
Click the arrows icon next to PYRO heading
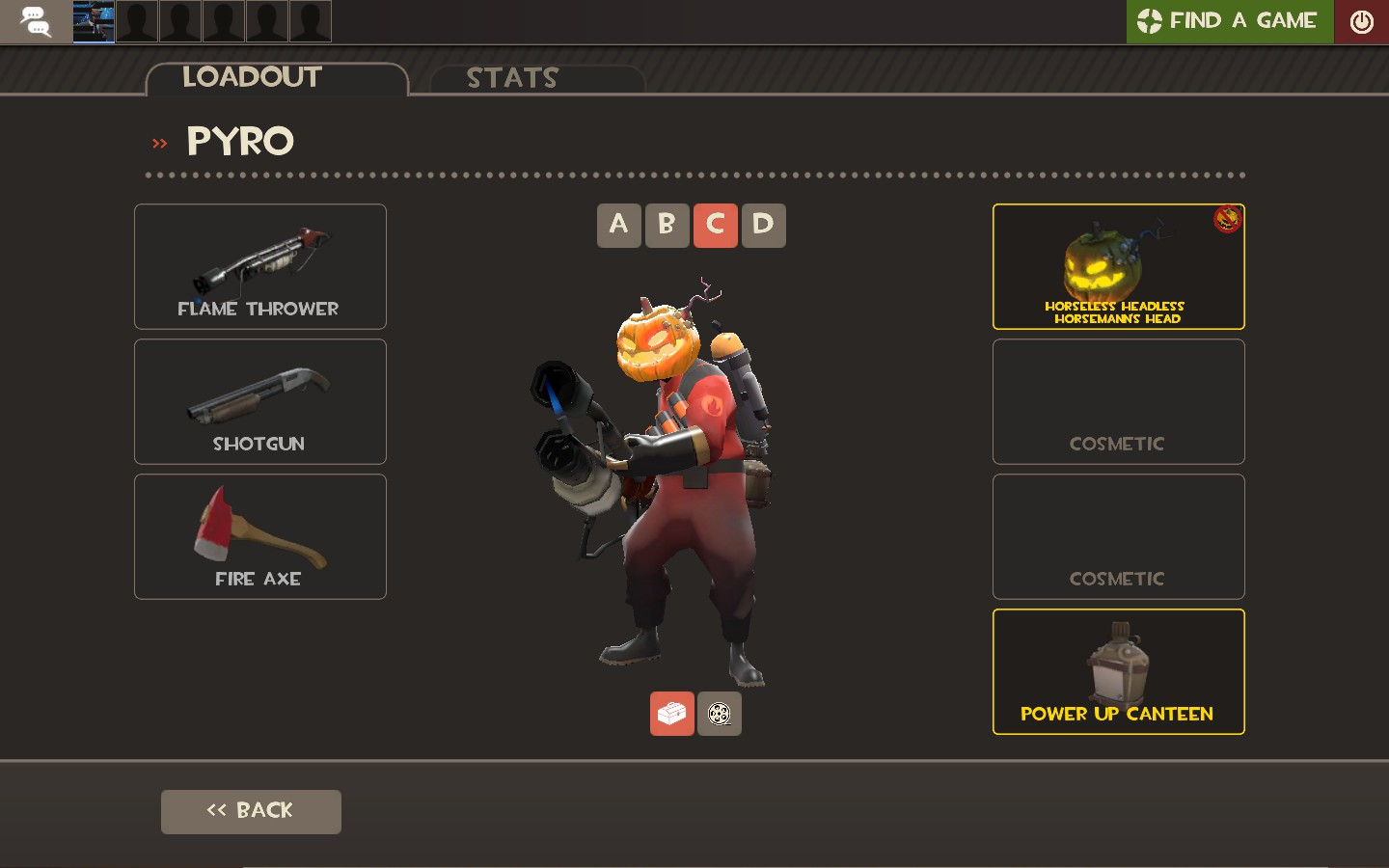click(x=159, y=142)
